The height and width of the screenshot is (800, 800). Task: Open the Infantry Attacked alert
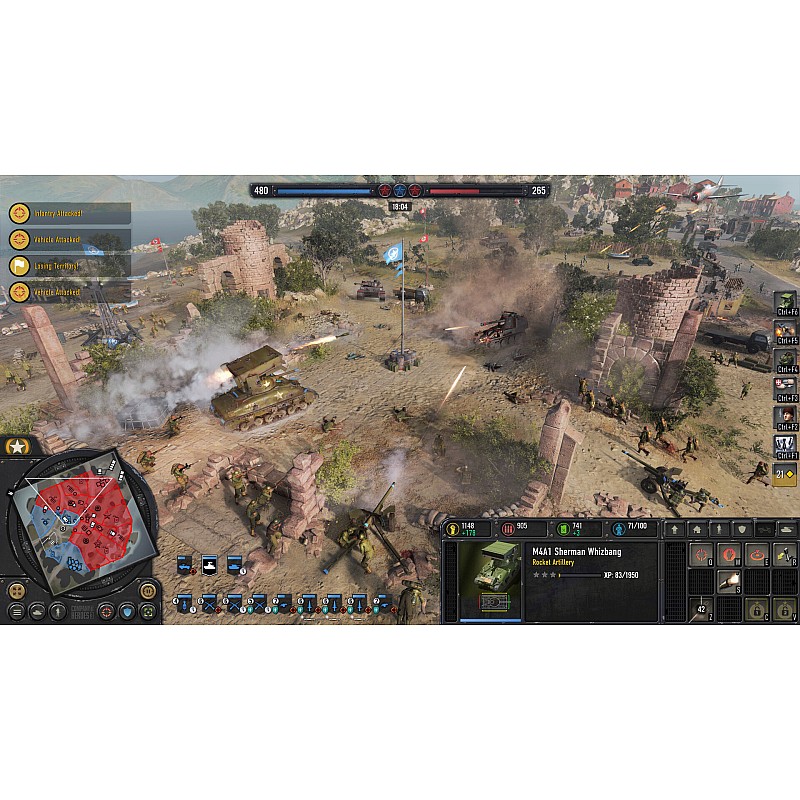(x=68, y=213)
